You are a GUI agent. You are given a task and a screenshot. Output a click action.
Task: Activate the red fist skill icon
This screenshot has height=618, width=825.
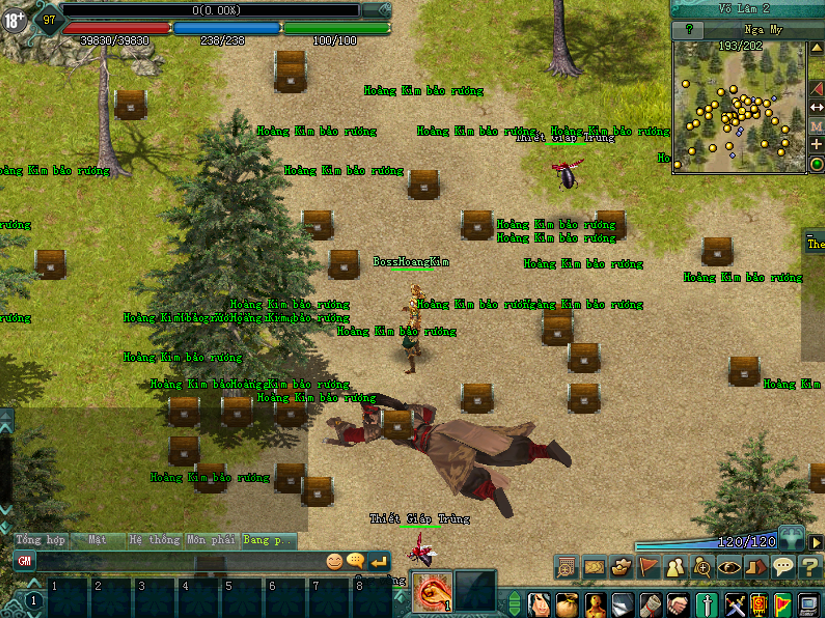[x=431, y=591]
